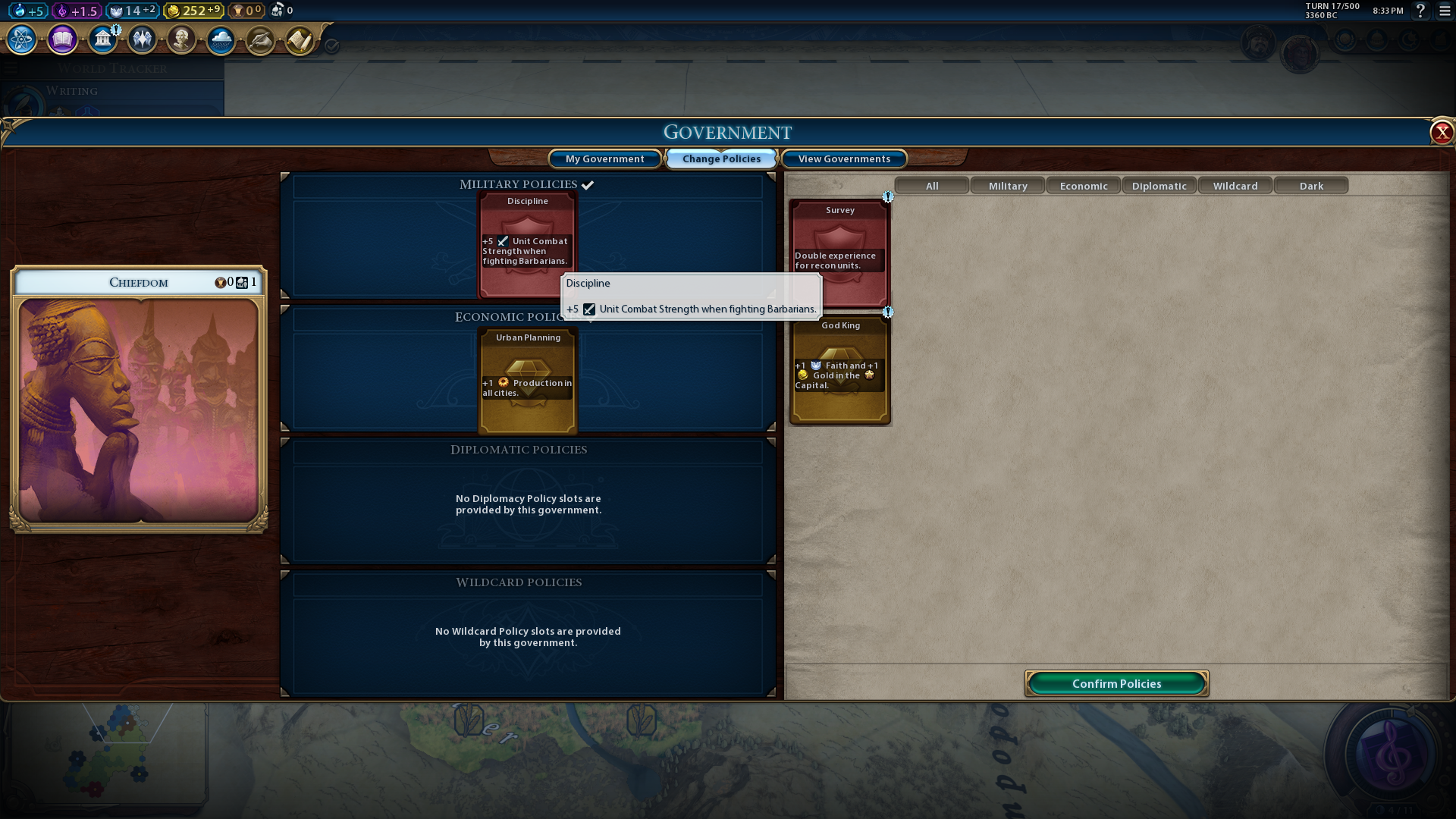Image resolution: width=1456 pixels, height=819 pixels.
Task: Pick the Survey policy card
Action: (839, 253)
